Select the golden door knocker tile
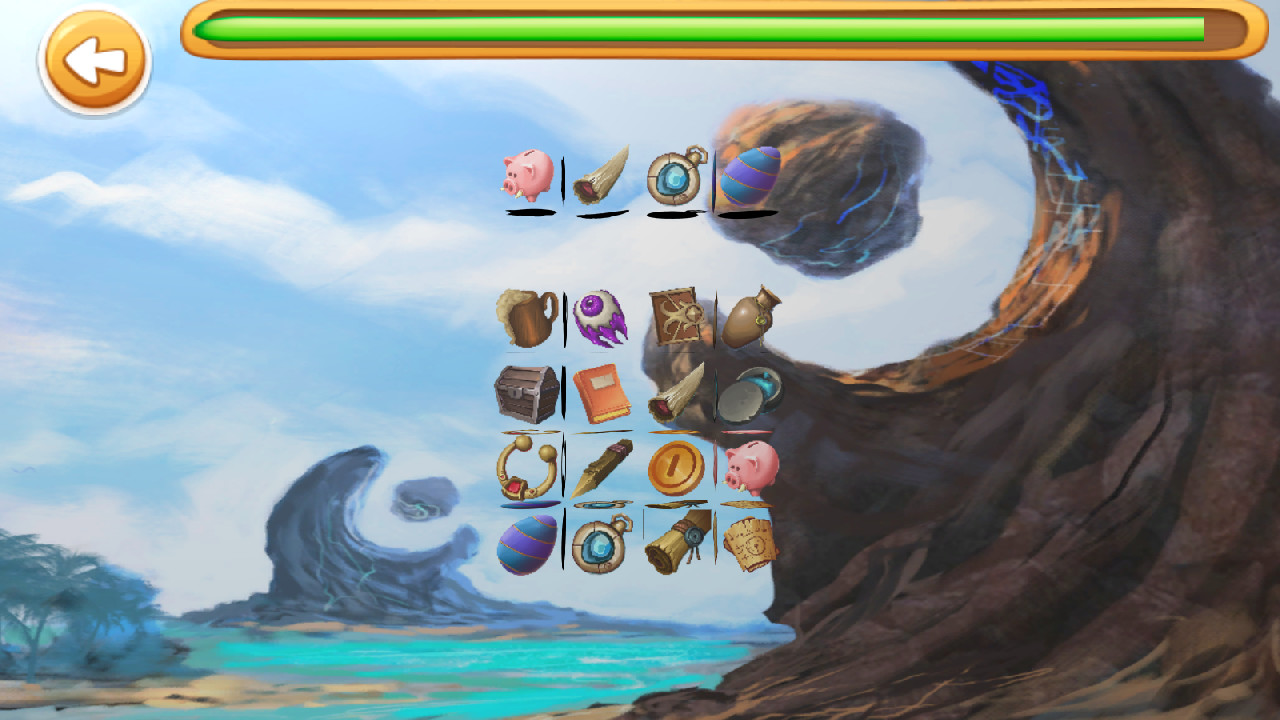The image size is (1280, 720). click(527, 465)
